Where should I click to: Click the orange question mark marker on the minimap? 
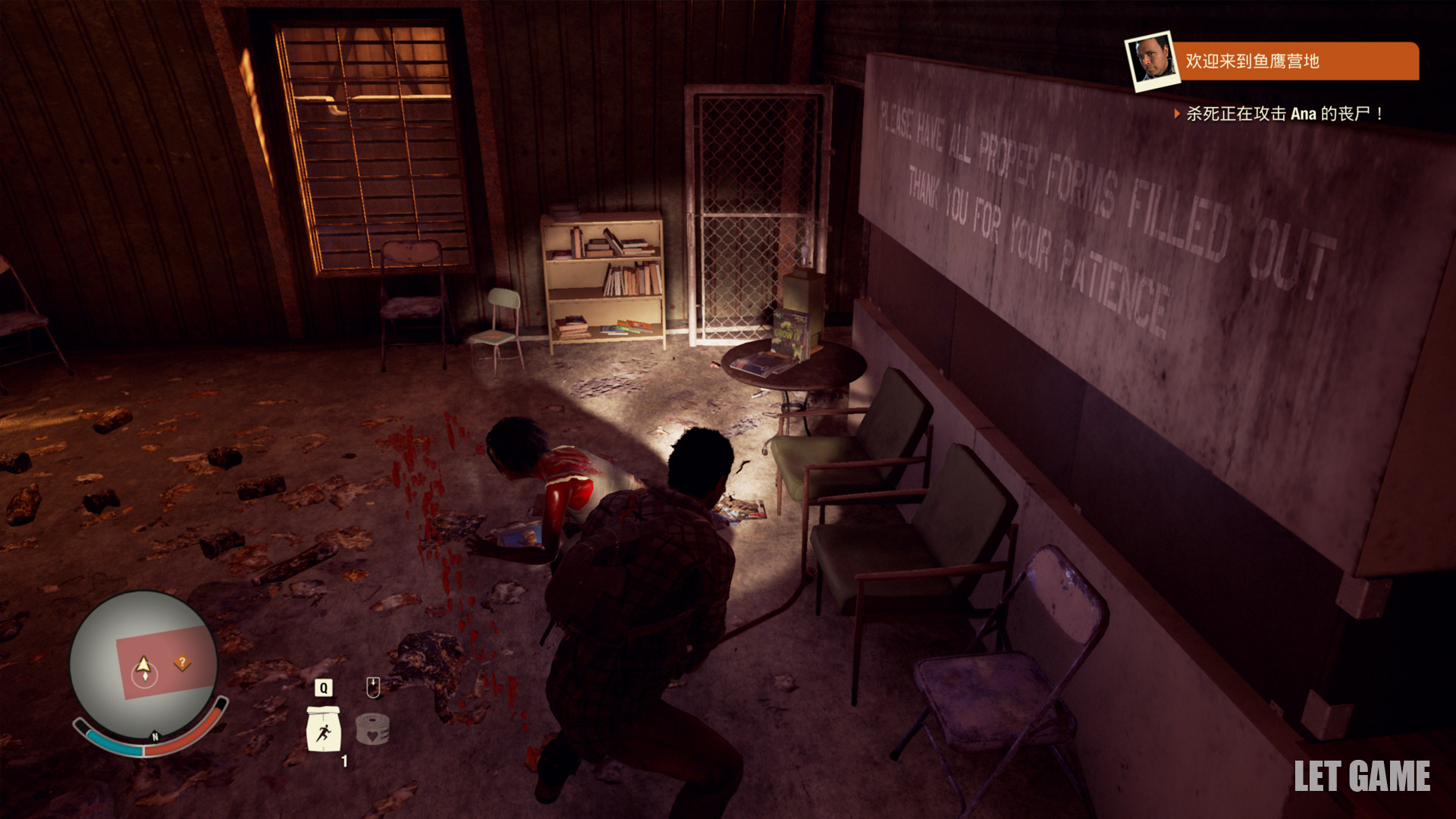[182, 662]
